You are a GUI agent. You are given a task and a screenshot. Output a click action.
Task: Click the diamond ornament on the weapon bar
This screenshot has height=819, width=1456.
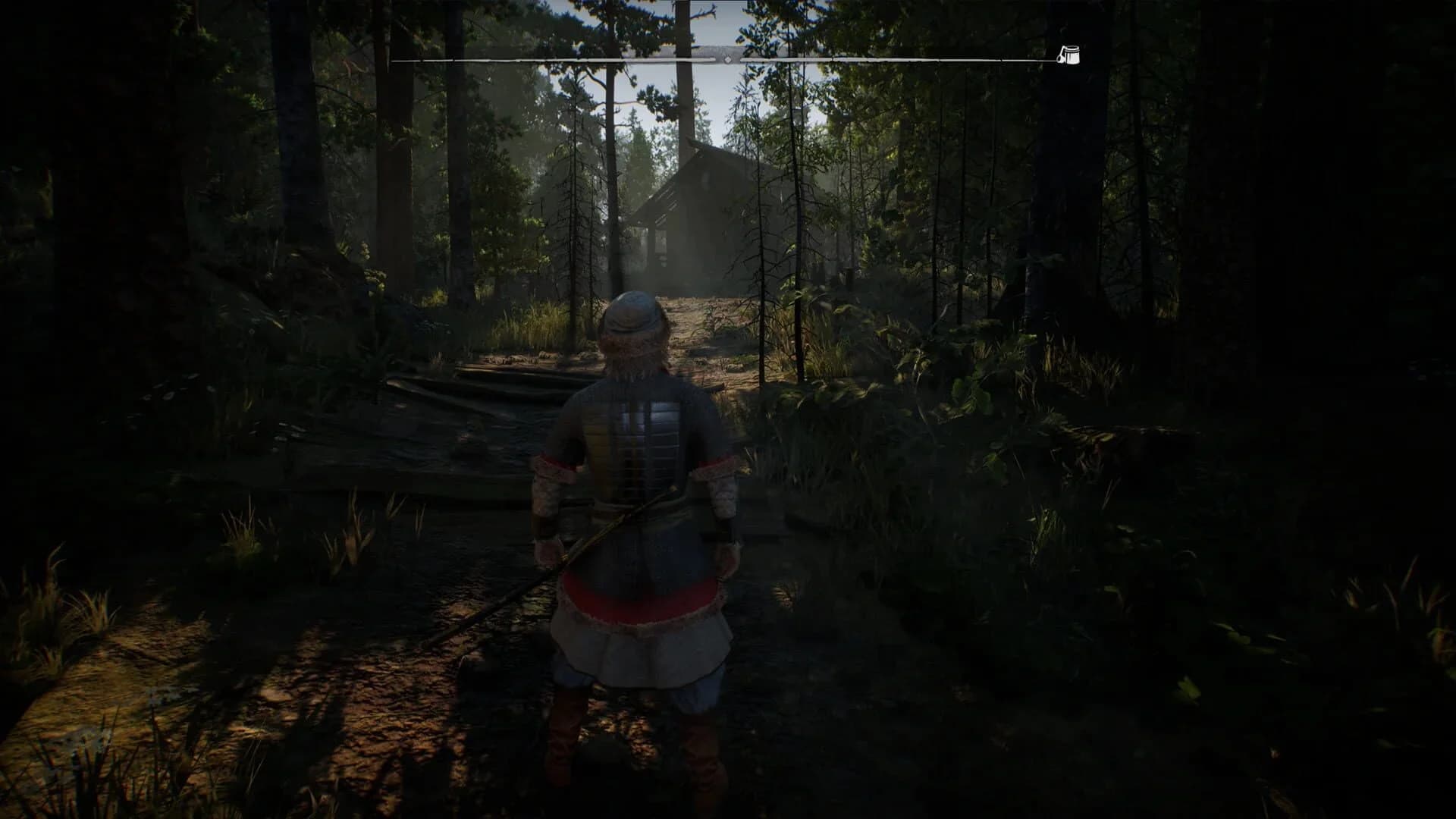(x=726, y=59)
